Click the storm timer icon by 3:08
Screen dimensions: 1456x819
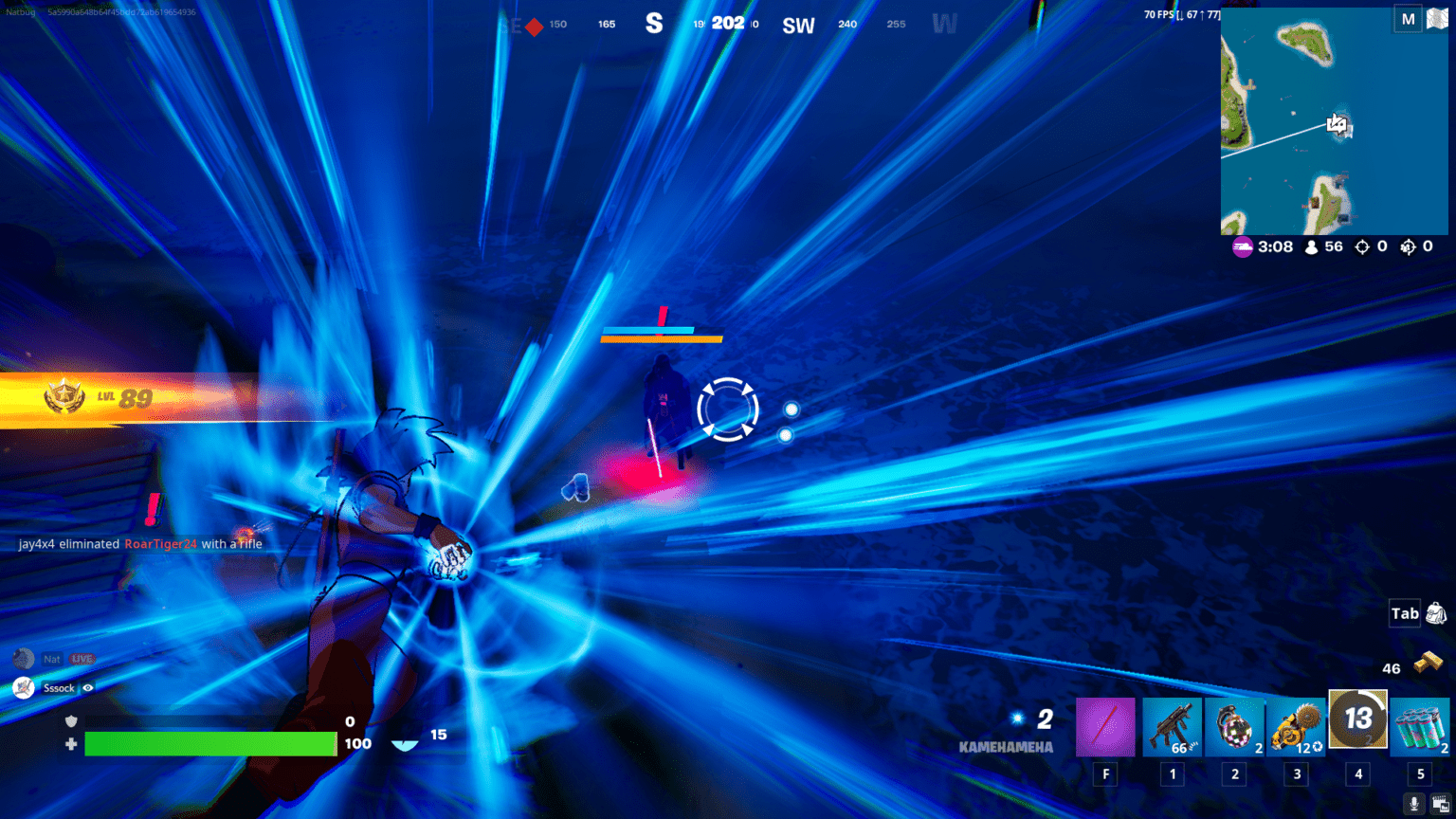point(1243,246)
